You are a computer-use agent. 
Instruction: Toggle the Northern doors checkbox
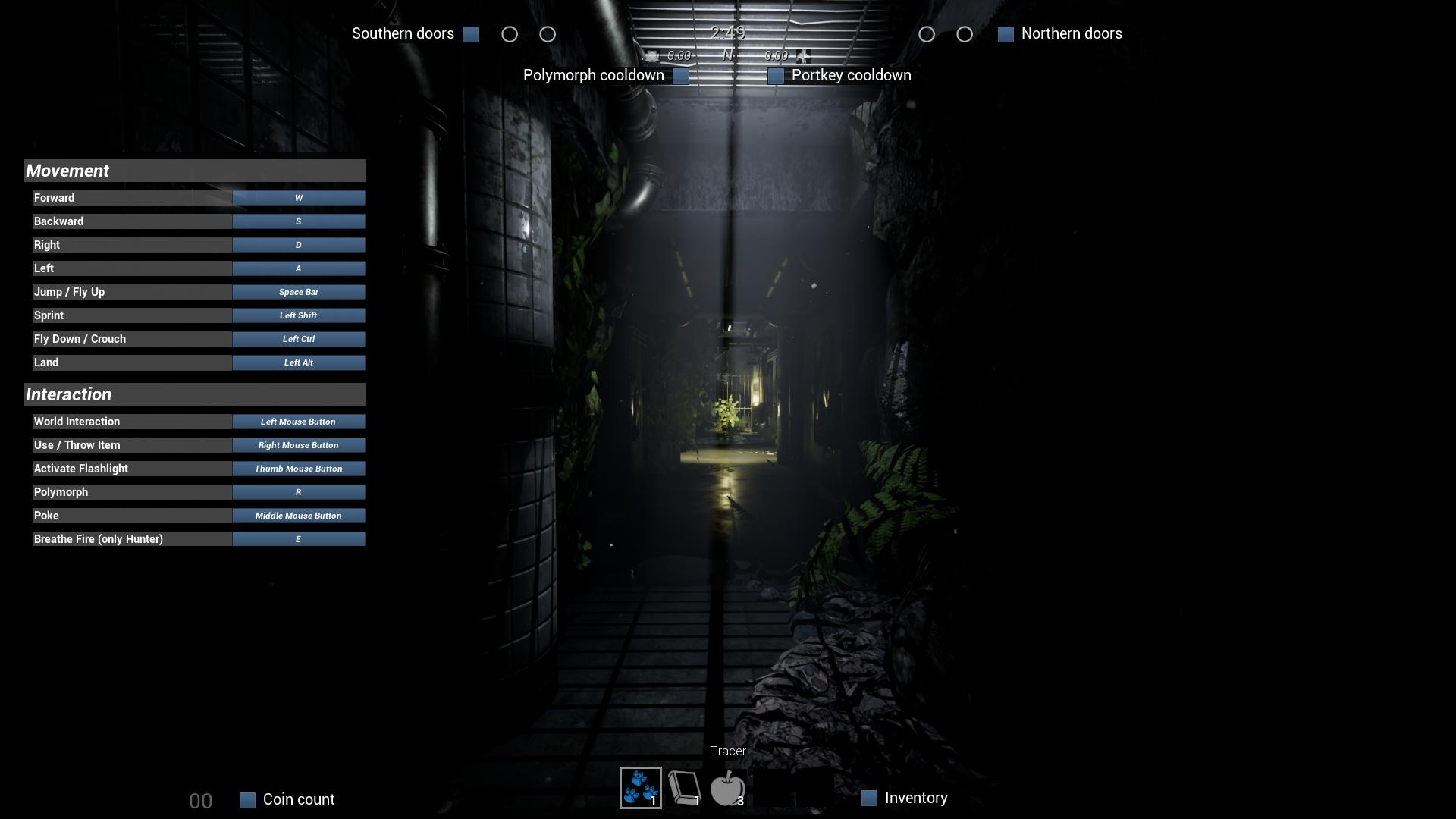click(1006, 33)
